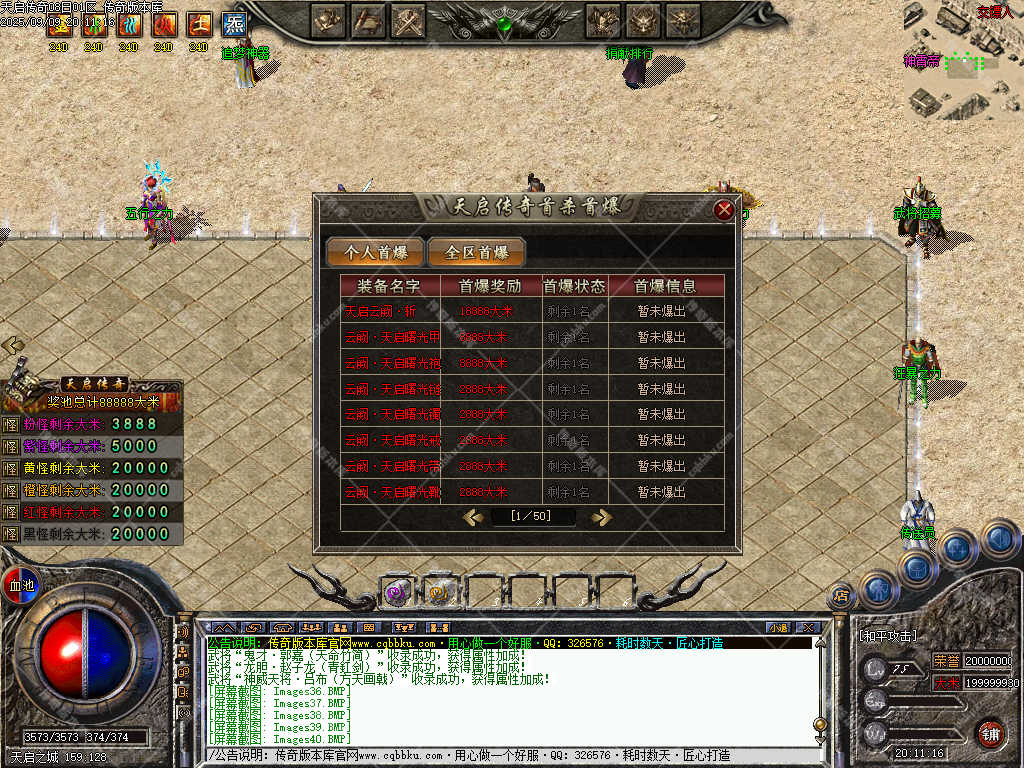Go to the next page of the list
Viewport: 1024px width, 768px height.
[601, 517]
